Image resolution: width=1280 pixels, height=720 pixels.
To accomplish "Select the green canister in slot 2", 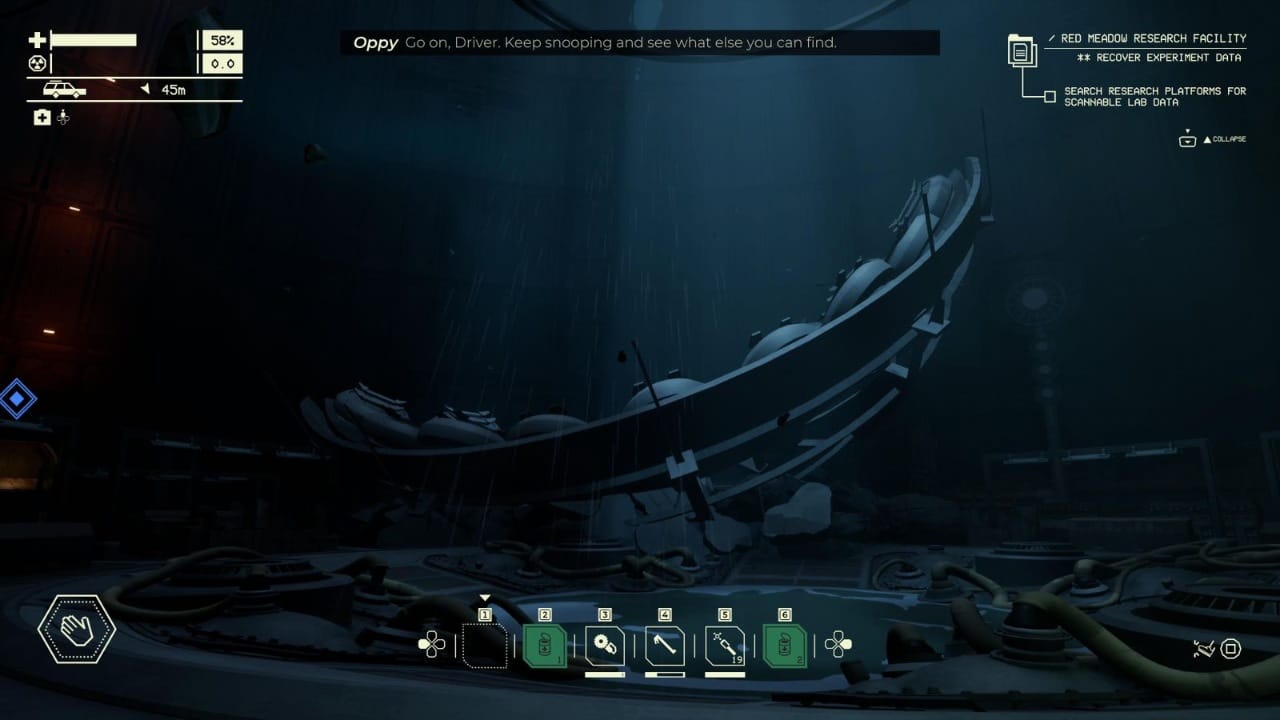I will pos(545,646).
